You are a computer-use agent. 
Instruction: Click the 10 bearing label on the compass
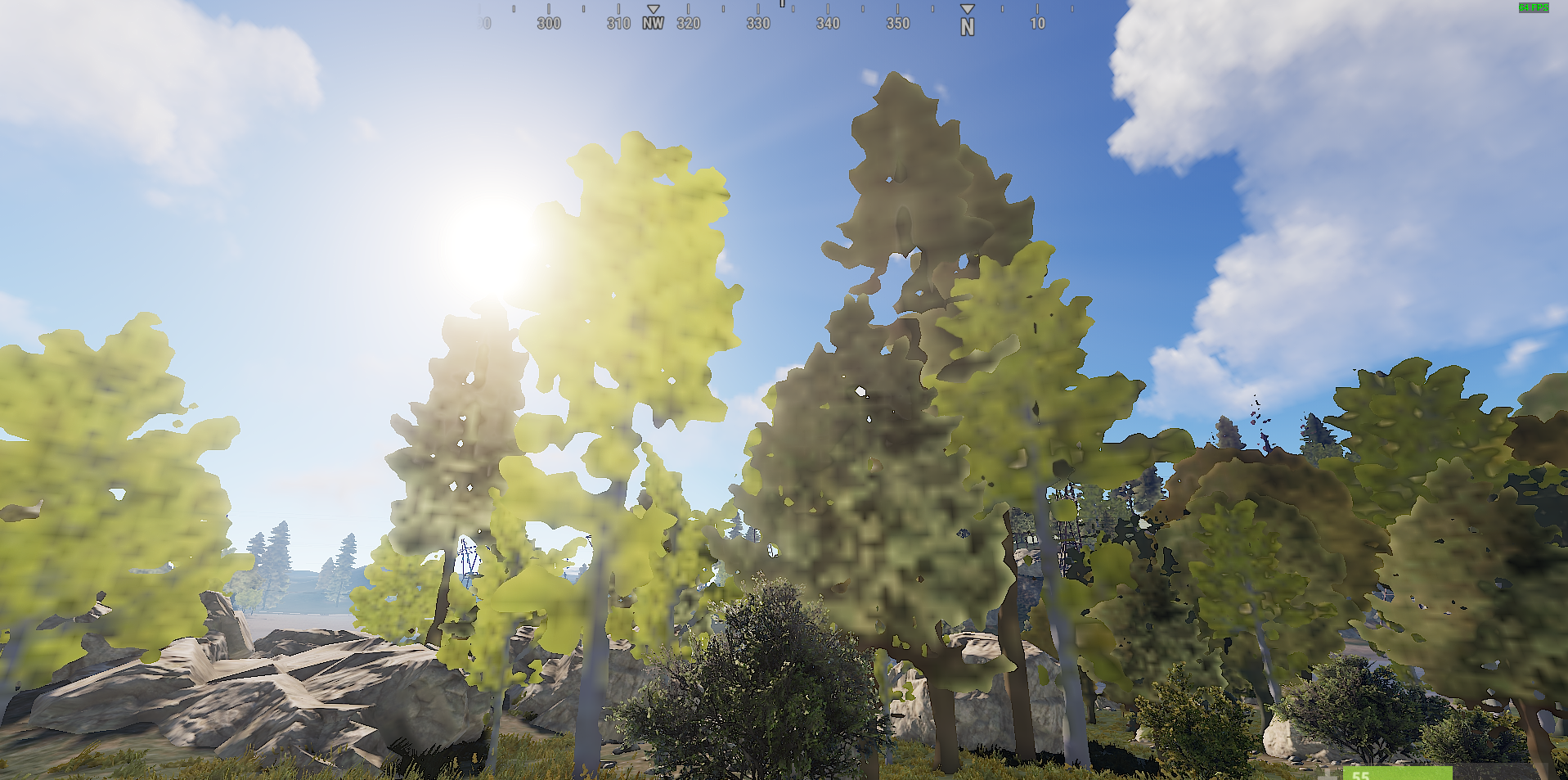[1037, 23]
